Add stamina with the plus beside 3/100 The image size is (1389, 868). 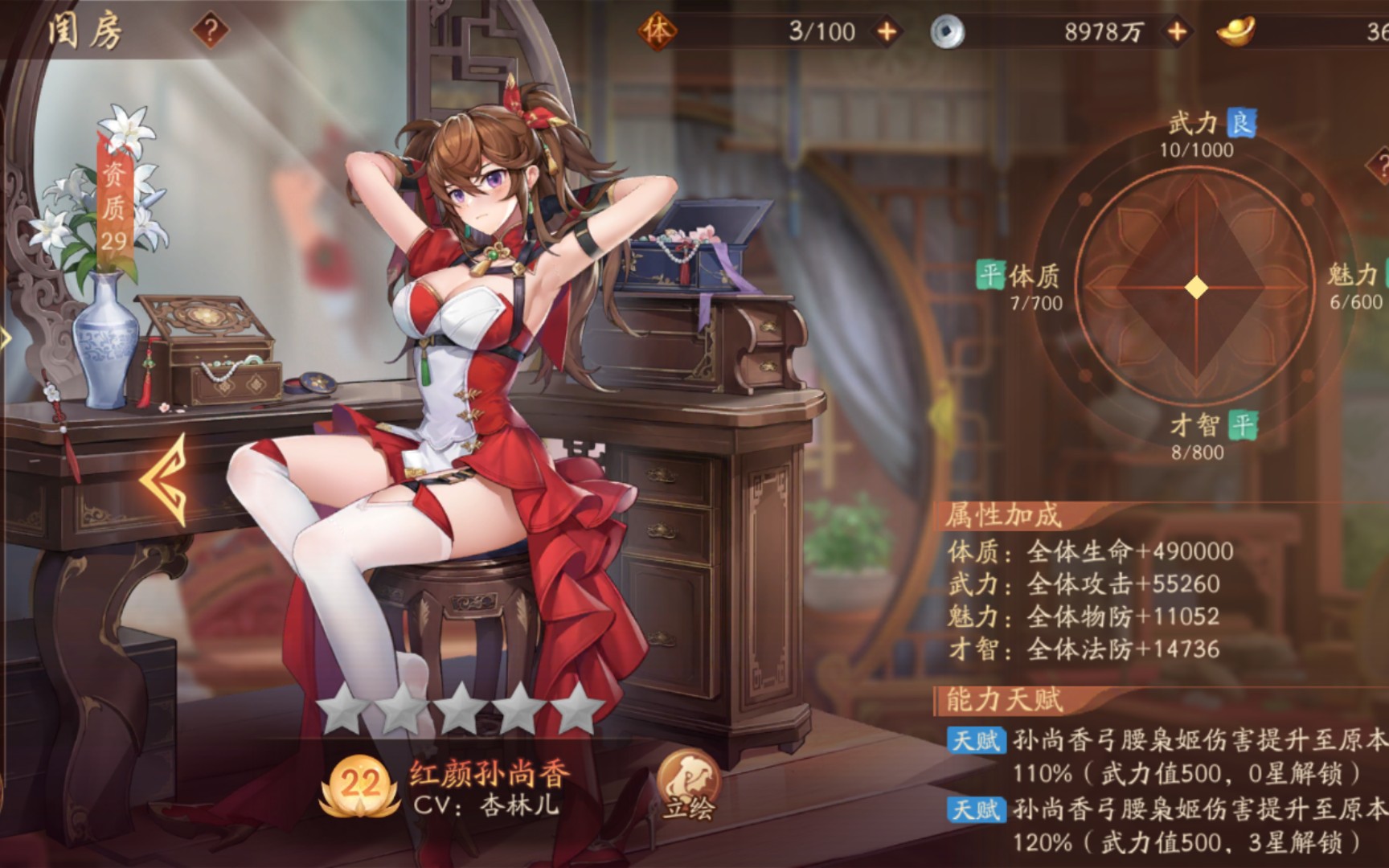pos(887,31)
